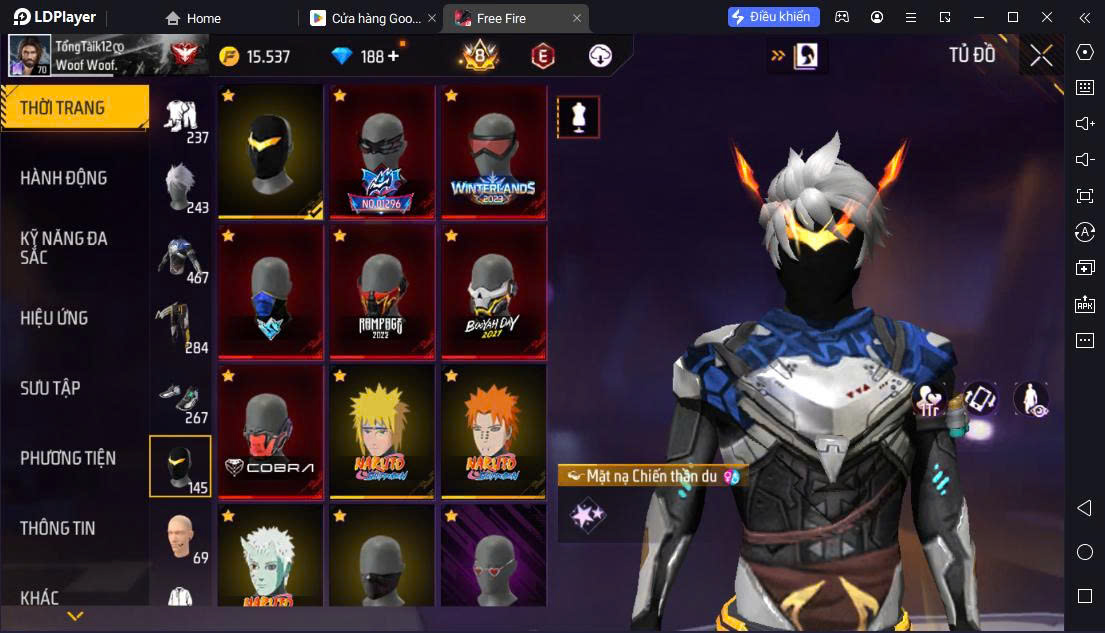Choose the orange-haired Naruto head item
This screenshot has height=633, width=1105.
[493, 432]
